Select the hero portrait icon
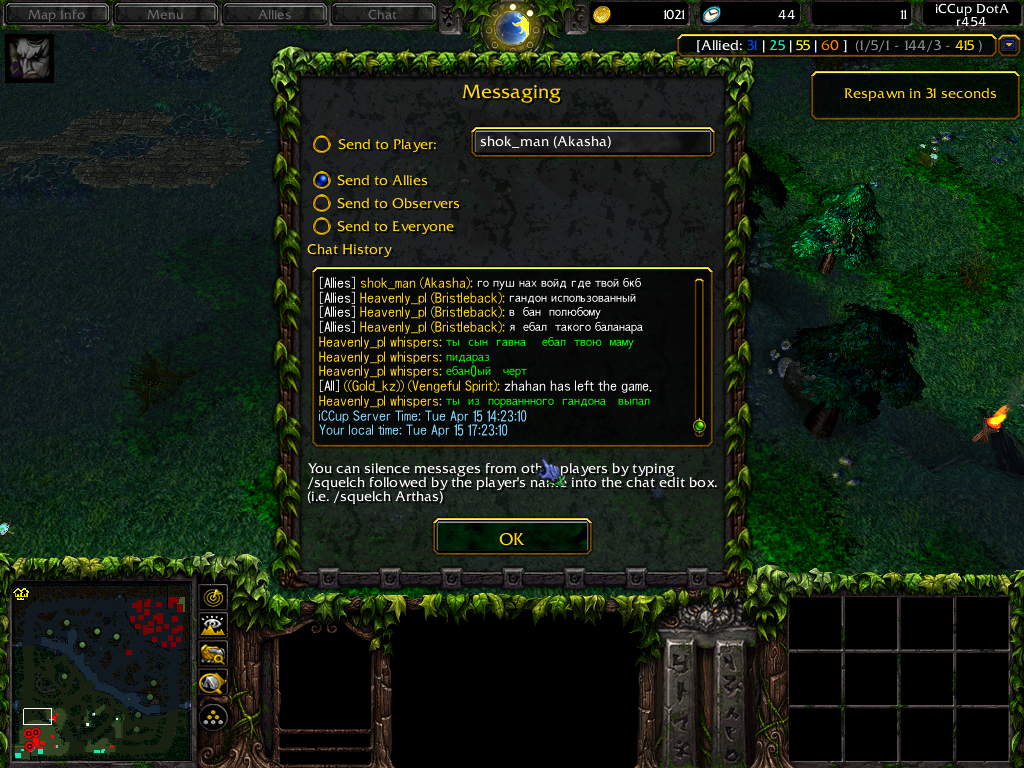The height and width of the screenshot is (768, 1024). pyautogui.click(x=30, y=59)
